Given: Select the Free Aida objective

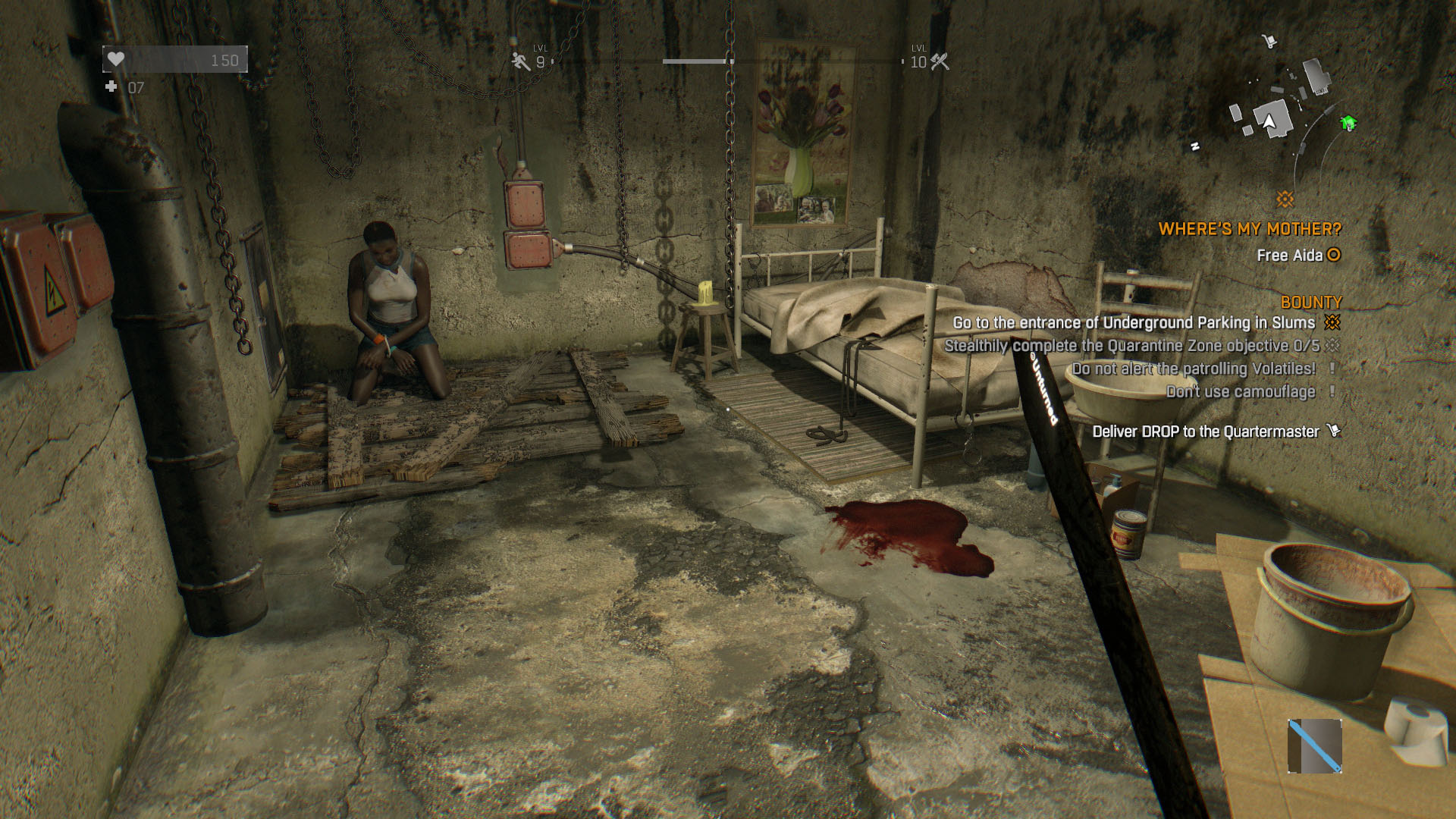Looking at the screenshot, I should [1289, 256].
